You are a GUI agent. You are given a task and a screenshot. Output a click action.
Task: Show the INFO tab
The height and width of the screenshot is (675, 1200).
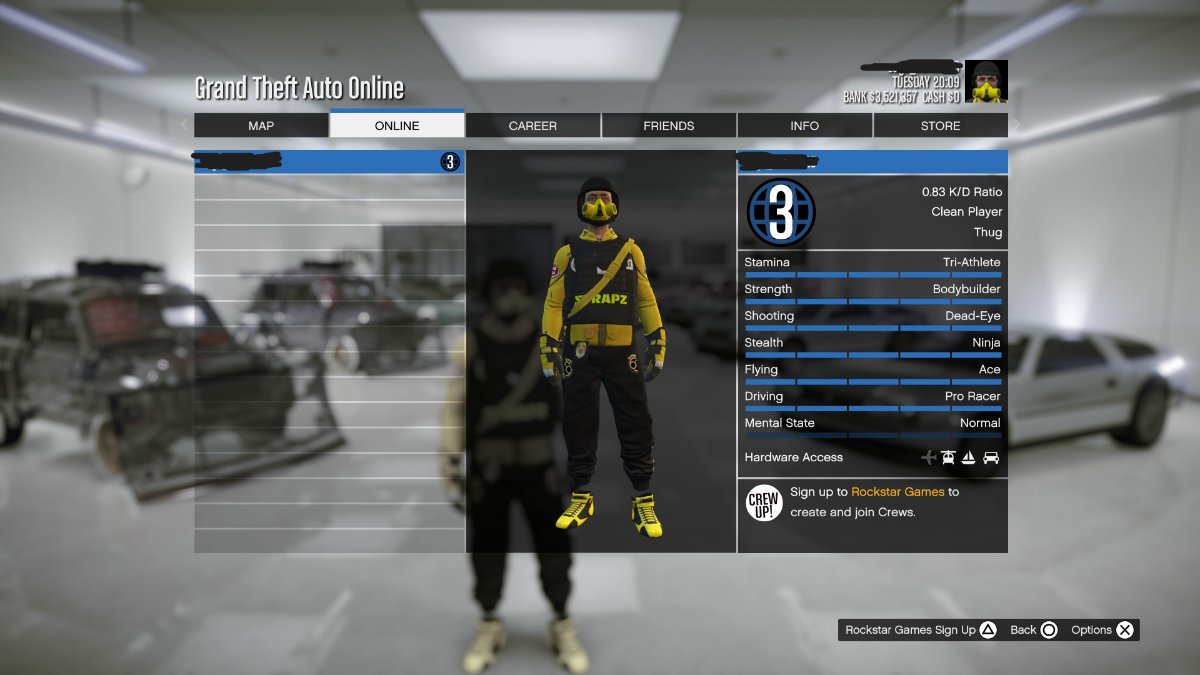tap(804, 126)
